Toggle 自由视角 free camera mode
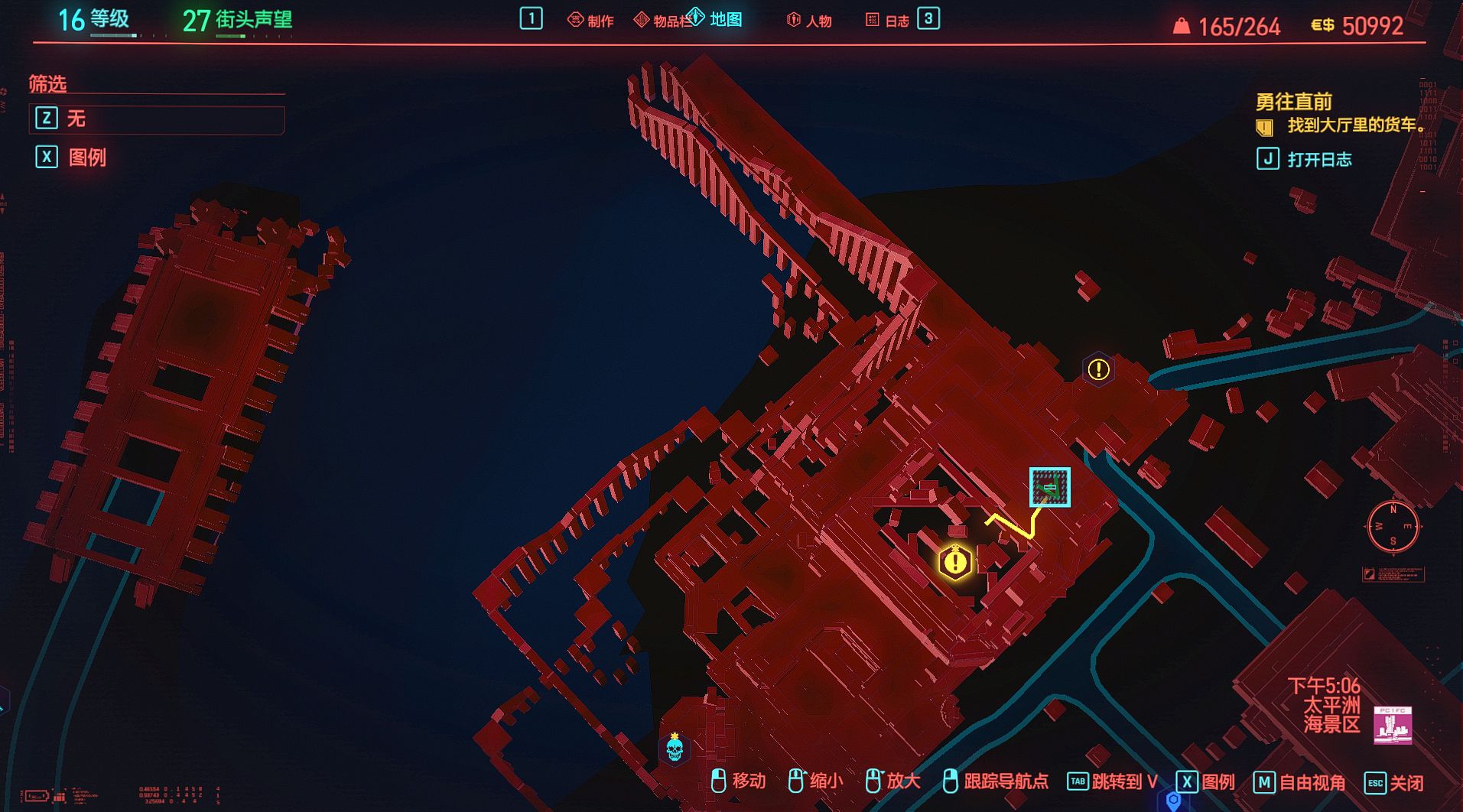The height and width of the screenshot is (812, 1463). point(1300,782)
